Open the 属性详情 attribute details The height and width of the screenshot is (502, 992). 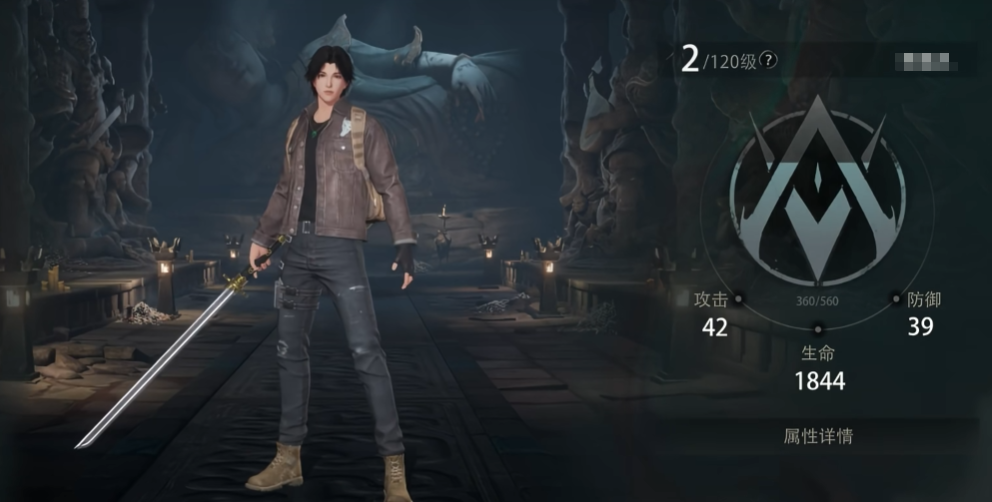pyautogui.click(x=817, y=437)
